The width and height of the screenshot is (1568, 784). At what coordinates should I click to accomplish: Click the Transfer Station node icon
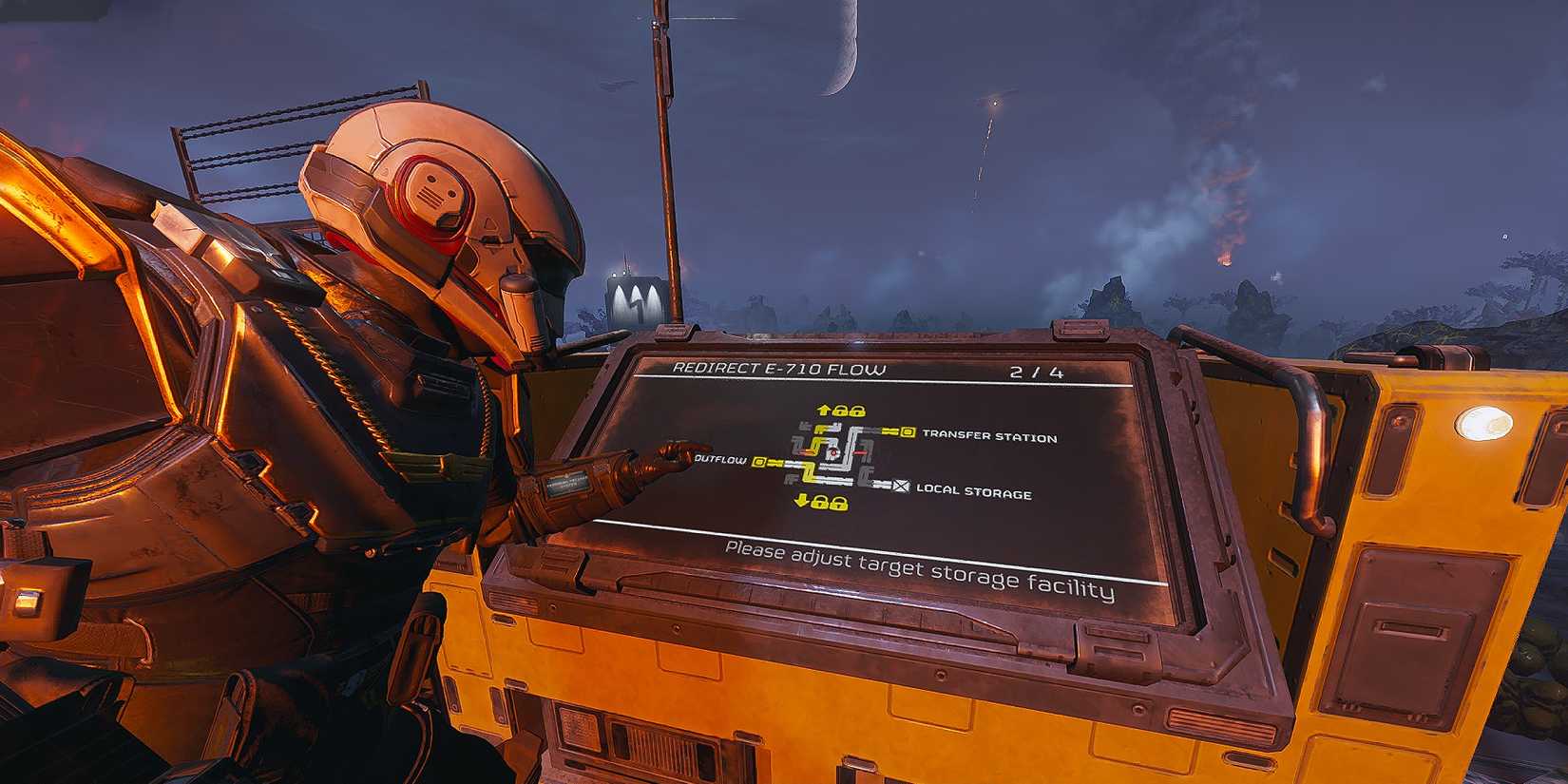pyautogui.click(x=908, y=432)
